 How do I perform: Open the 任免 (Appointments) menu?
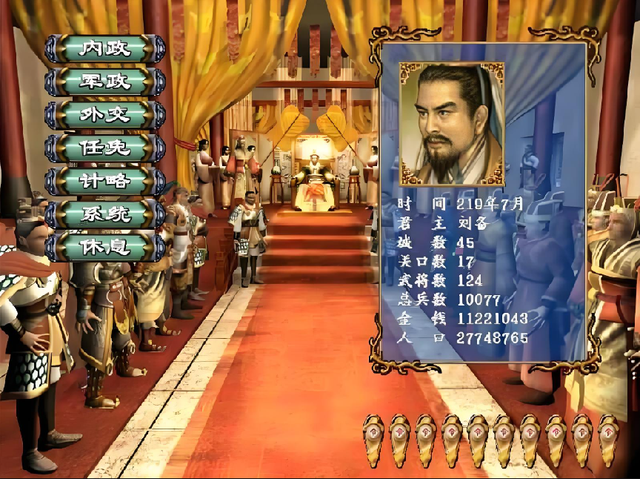tap(105, 147)
